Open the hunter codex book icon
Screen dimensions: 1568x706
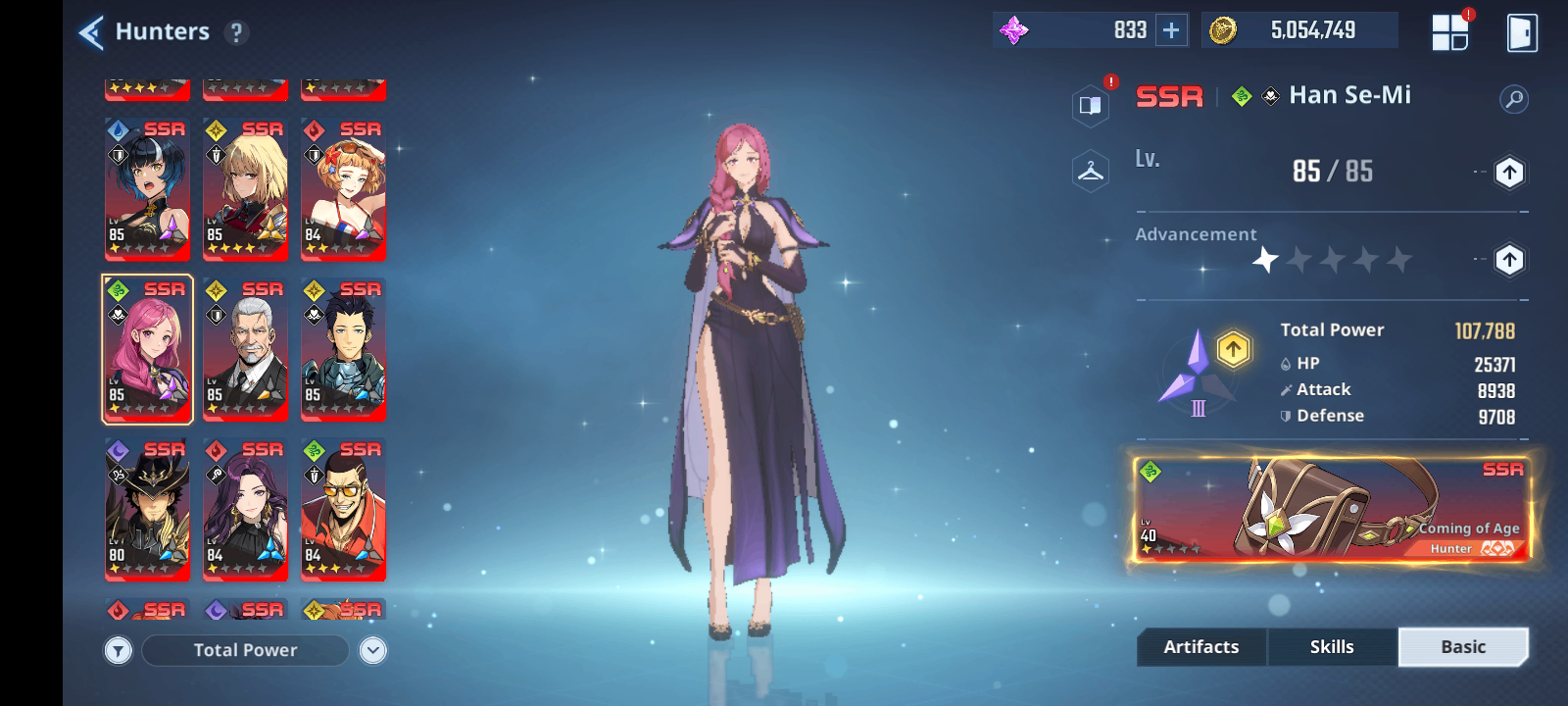pos(1090,103)
